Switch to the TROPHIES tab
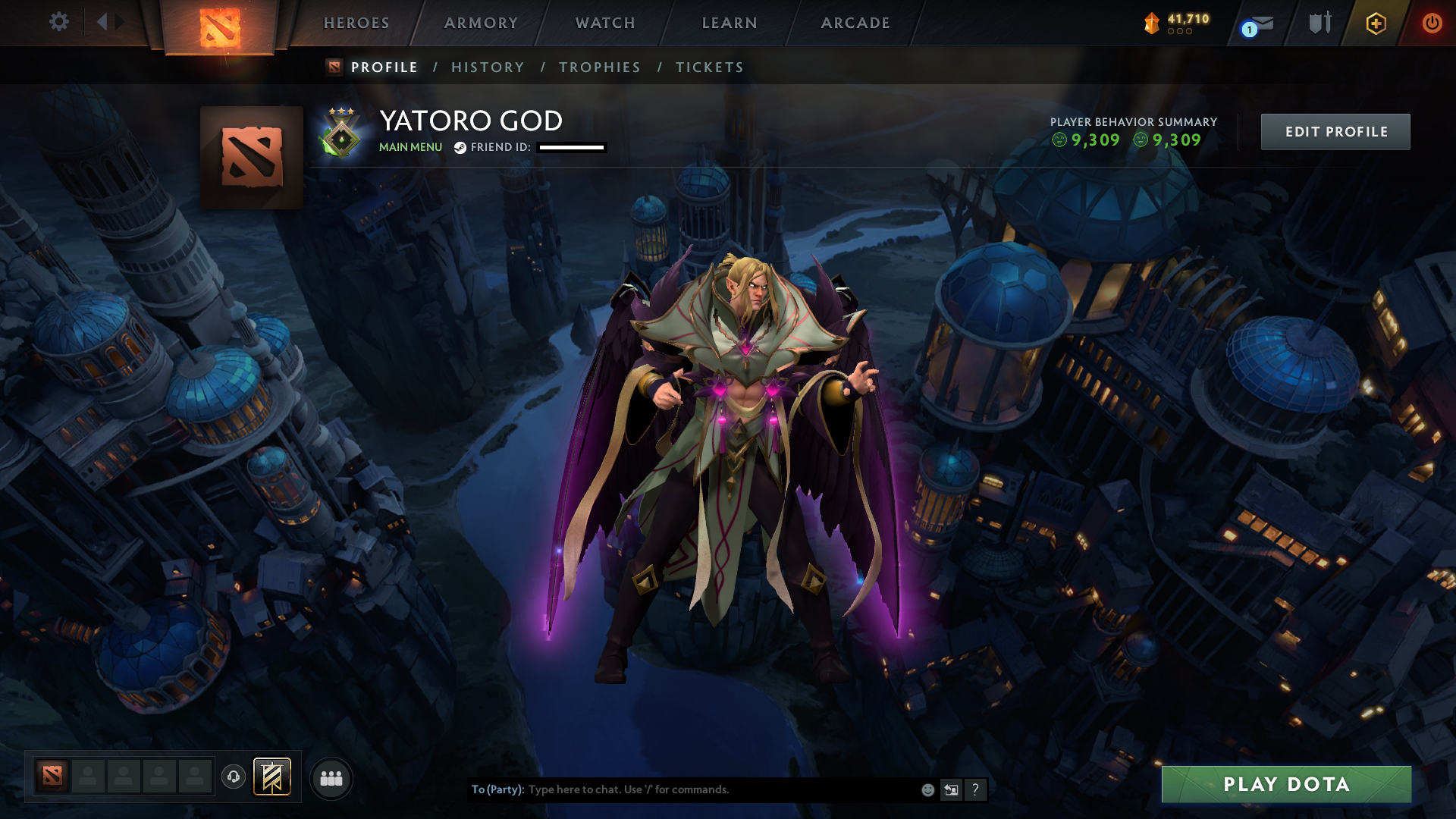 599,67
